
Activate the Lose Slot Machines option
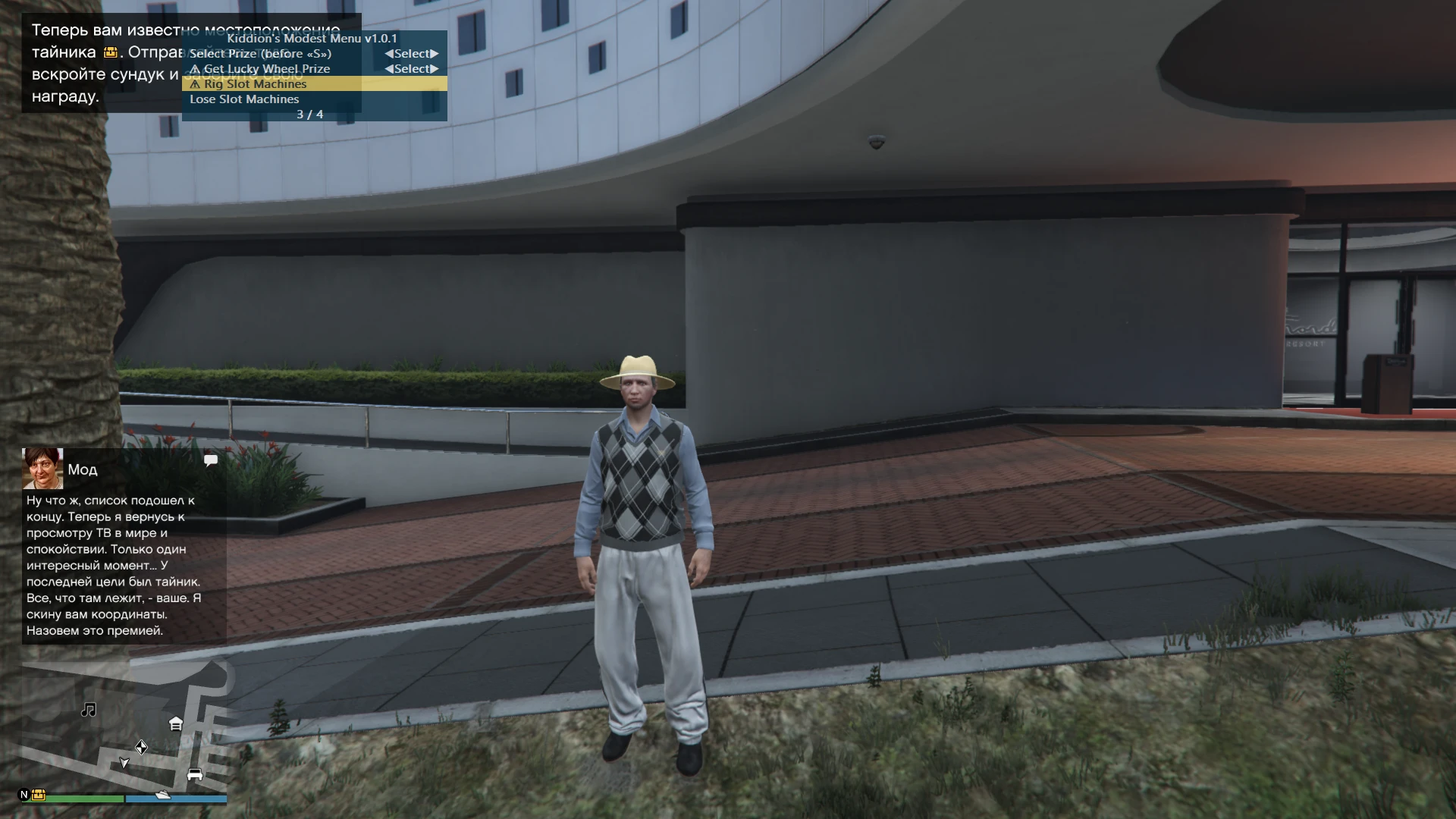(x=245, y=99)
